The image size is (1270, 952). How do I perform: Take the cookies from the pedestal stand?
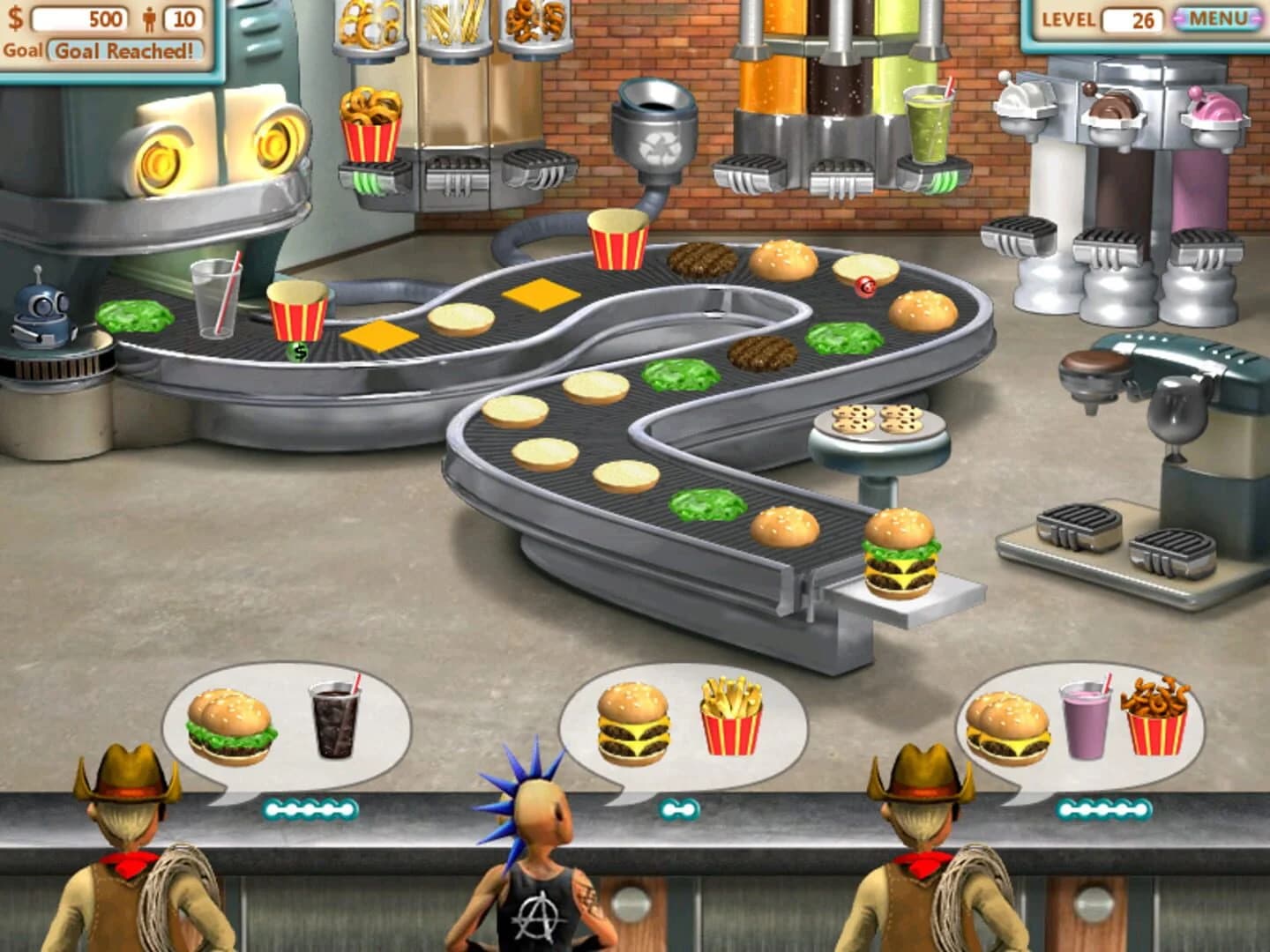coord(878,421)
